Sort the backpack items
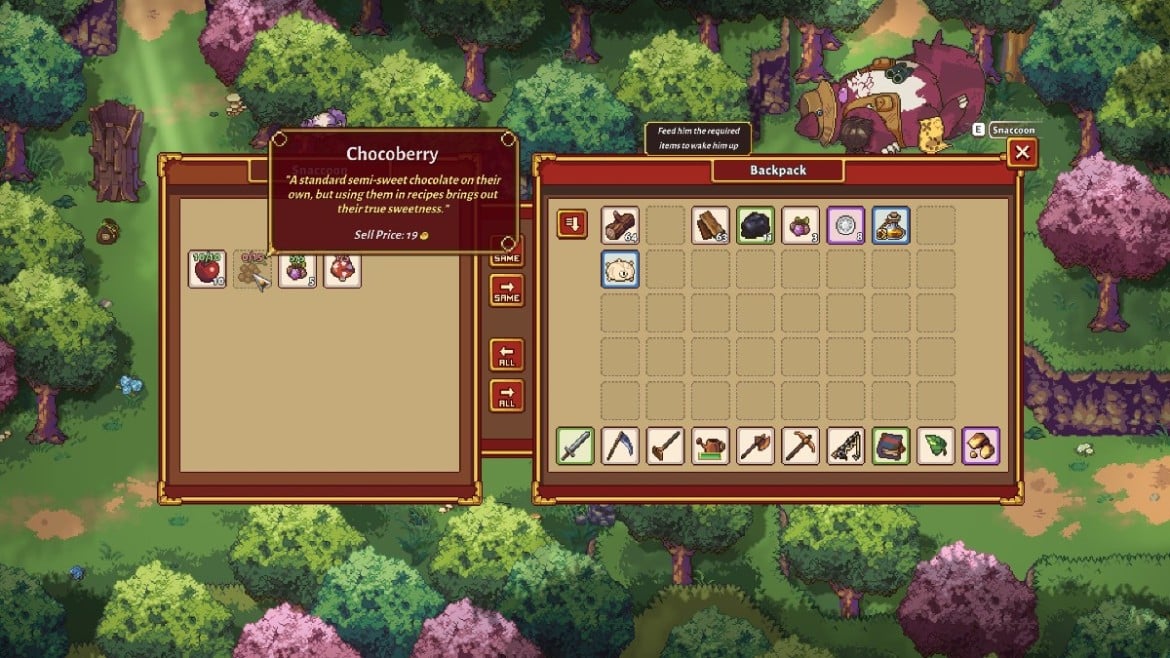1170x658 pixels. point(572,224)
